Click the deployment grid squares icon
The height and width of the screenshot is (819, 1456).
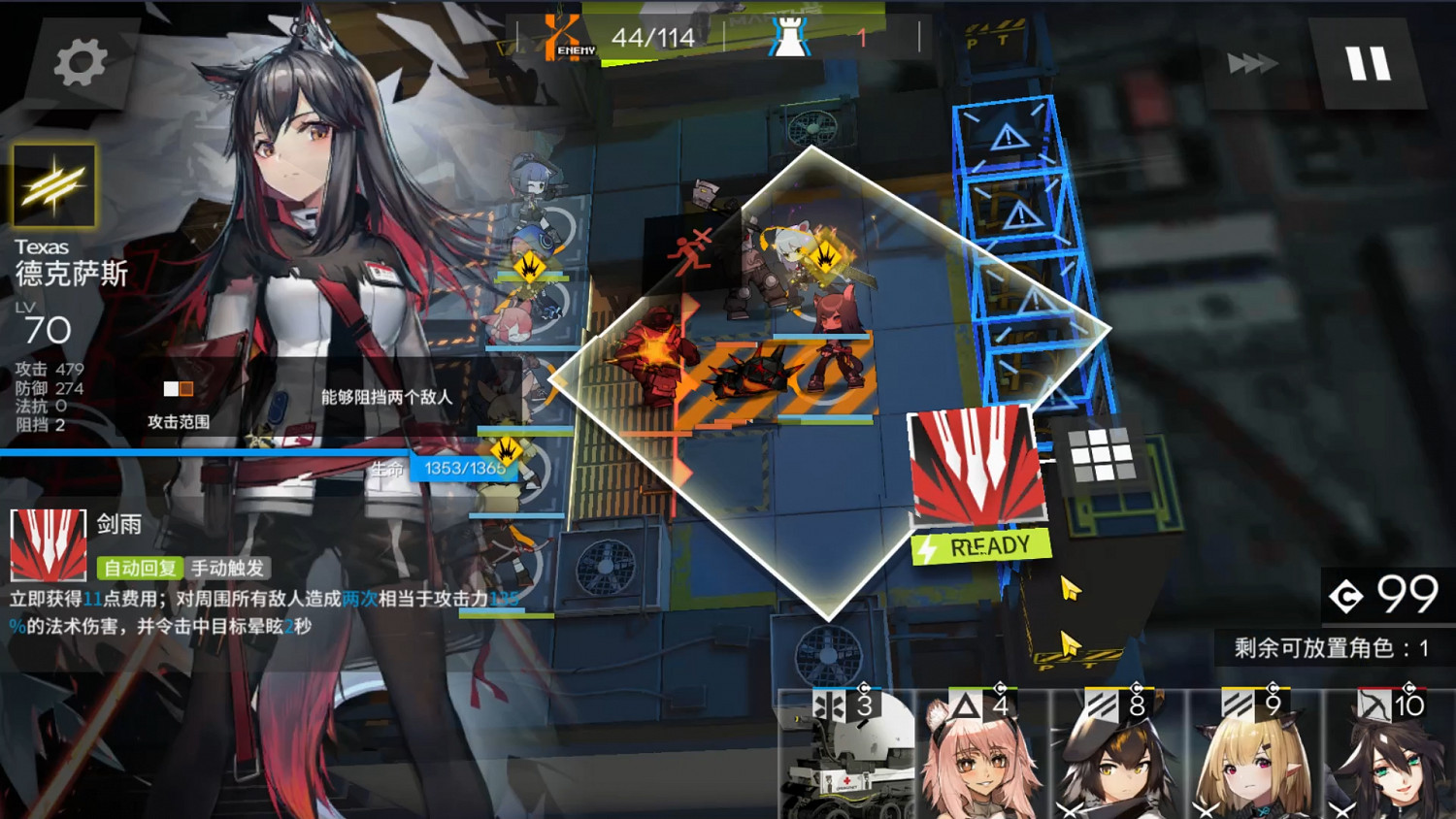click(x=1100, y=453)
